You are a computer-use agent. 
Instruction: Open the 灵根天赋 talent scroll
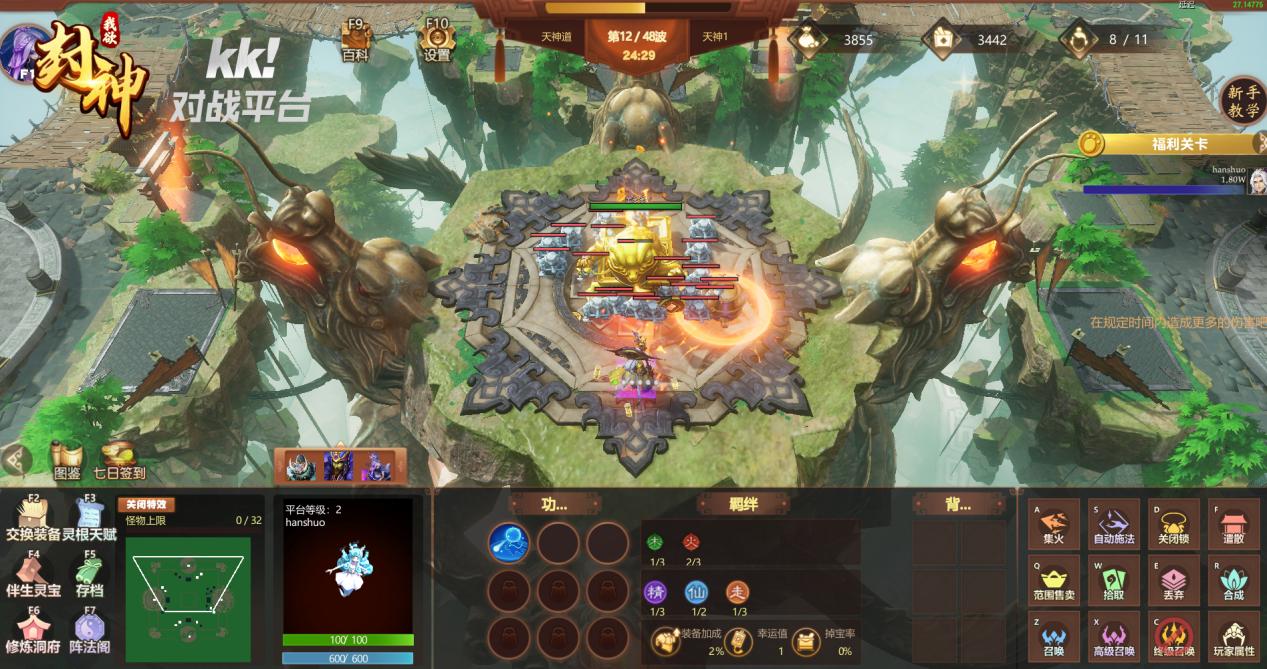89,518
